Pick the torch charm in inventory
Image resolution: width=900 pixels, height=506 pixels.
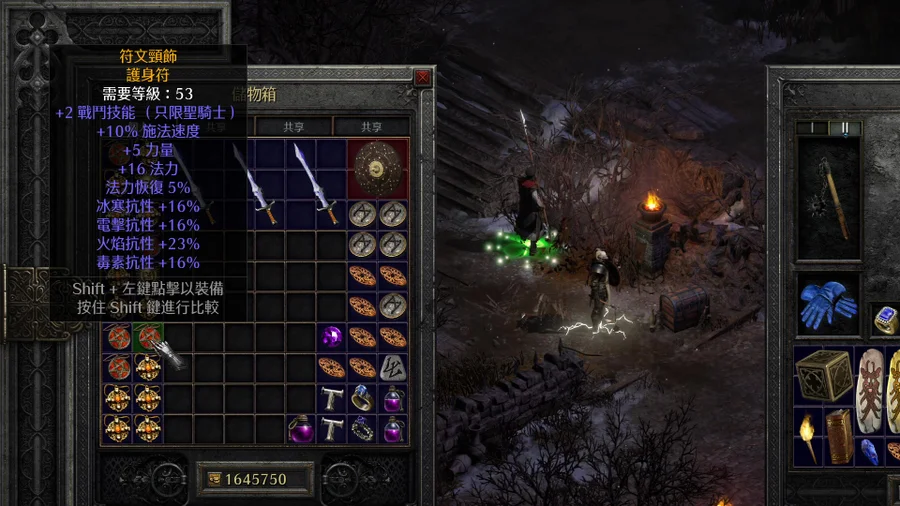pos(807,438)
